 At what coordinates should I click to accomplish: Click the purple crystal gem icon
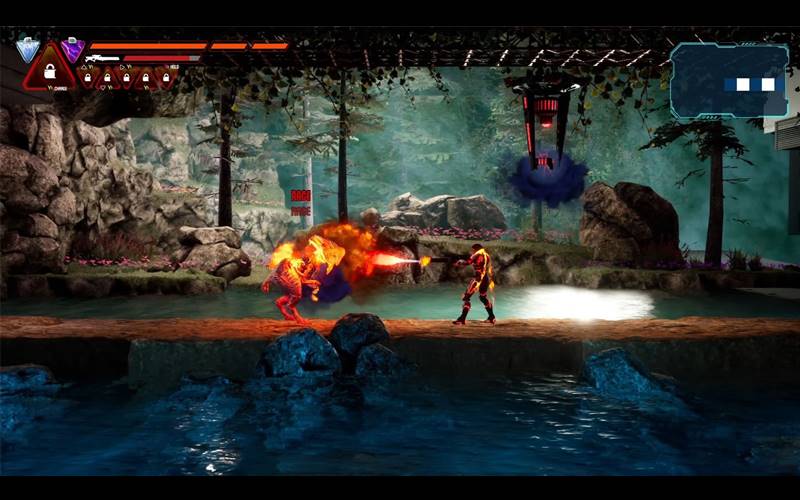[72, 48]
